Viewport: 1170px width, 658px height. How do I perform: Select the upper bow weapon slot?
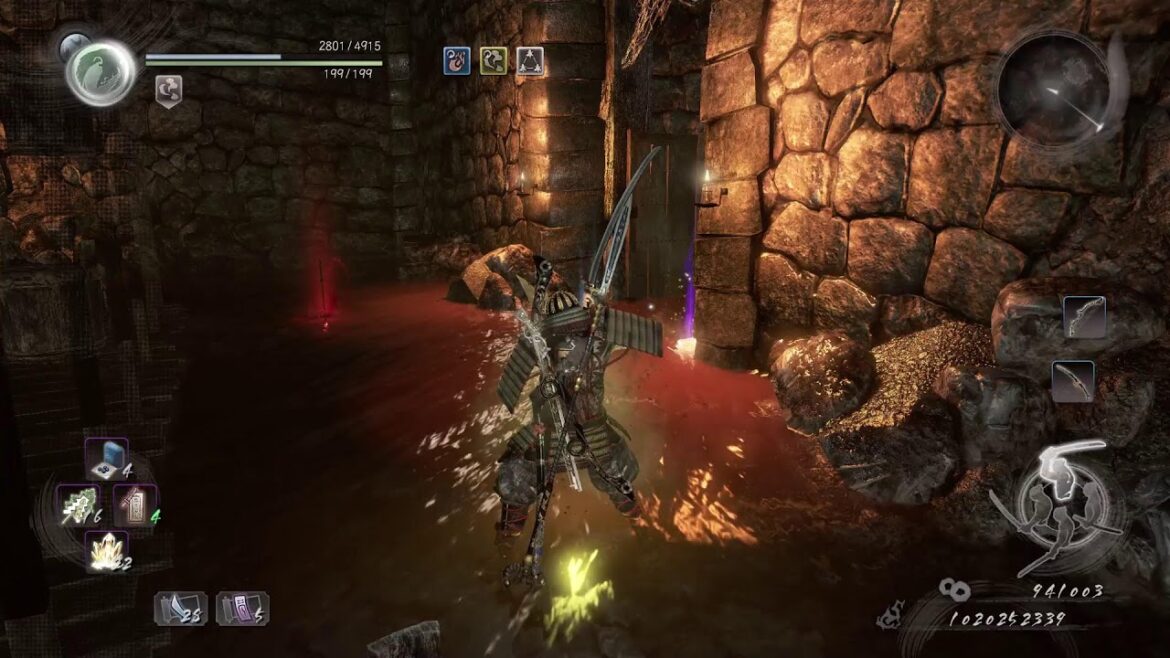click(1084, 318)
